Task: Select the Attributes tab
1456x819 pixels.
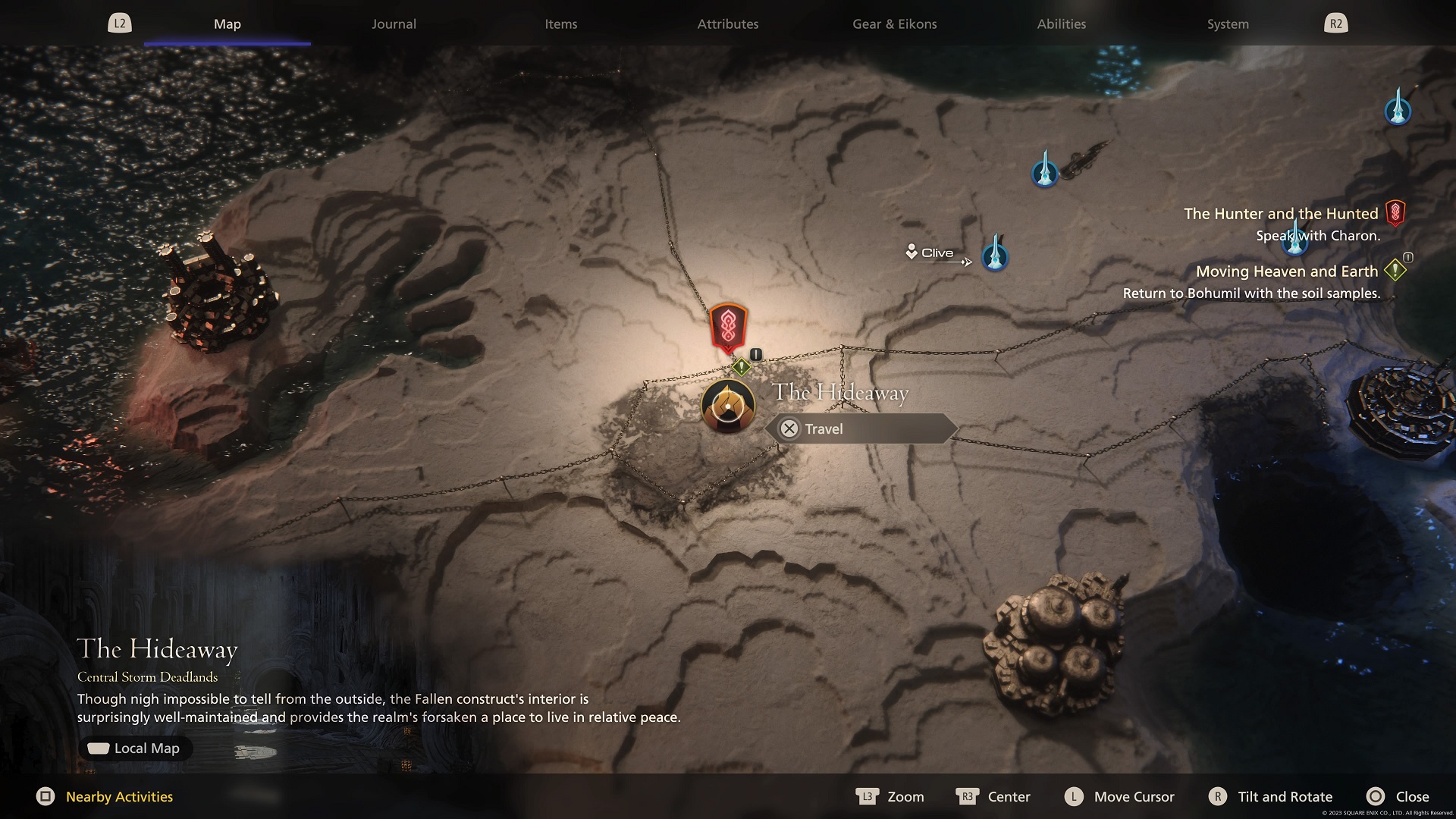Action: [x=727, y=24]
